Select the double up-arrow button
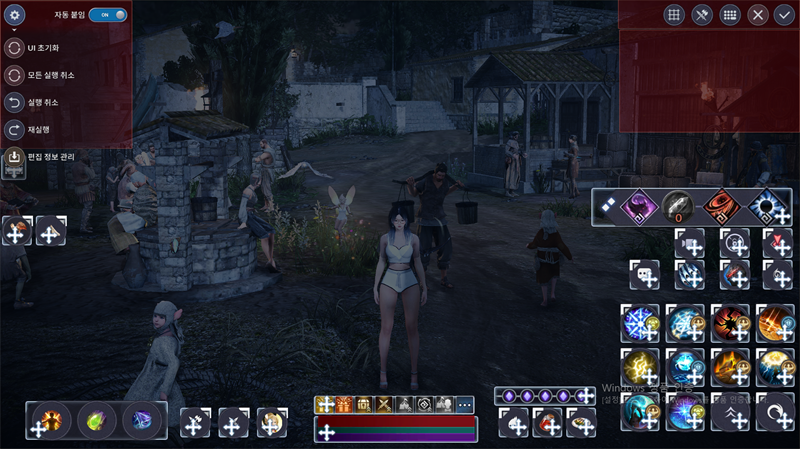The height and width of the screenshot is (449, 800). (x=731, y=412)
